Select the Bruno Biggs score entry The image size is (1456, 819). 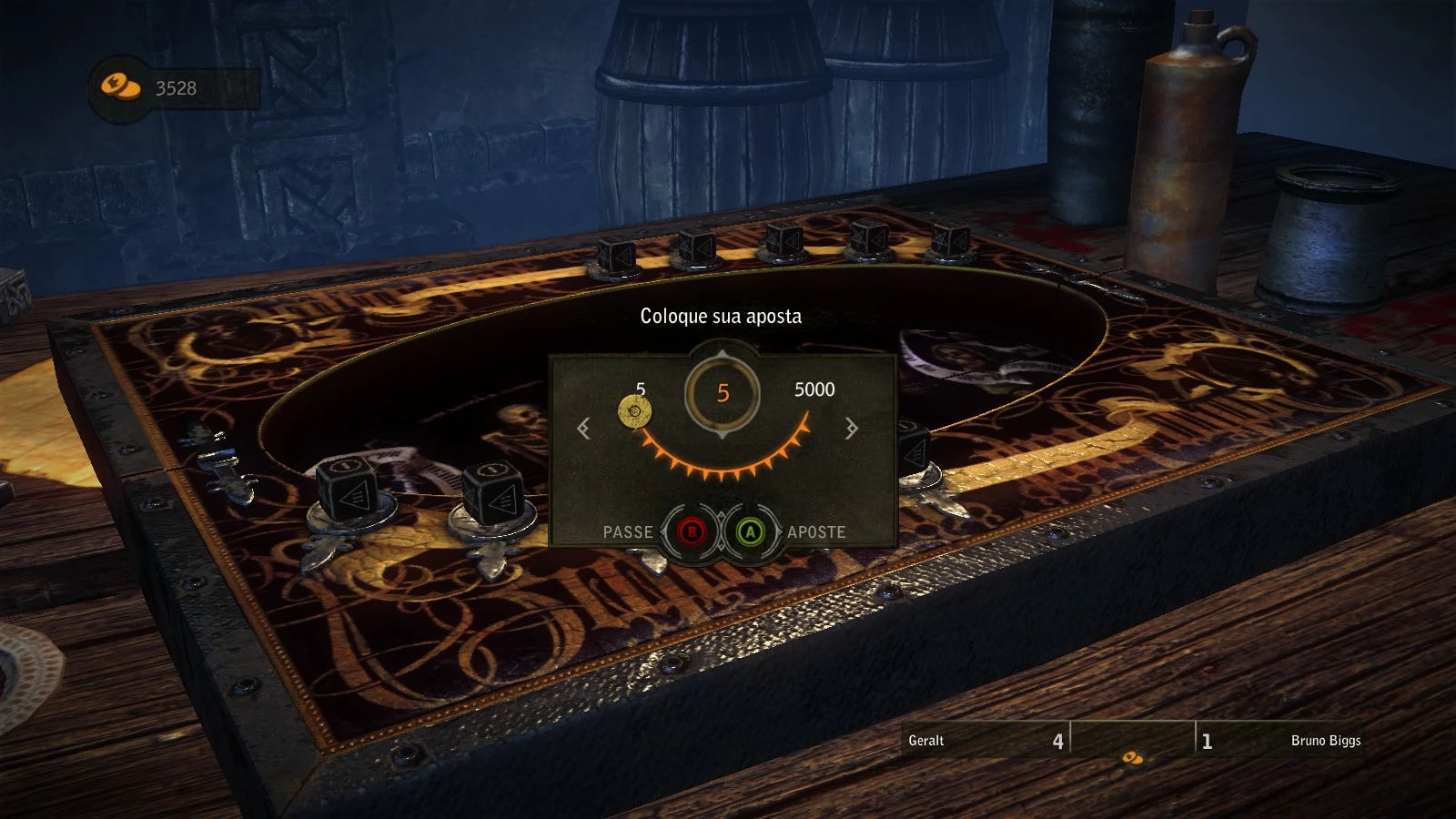[1283, 741]
